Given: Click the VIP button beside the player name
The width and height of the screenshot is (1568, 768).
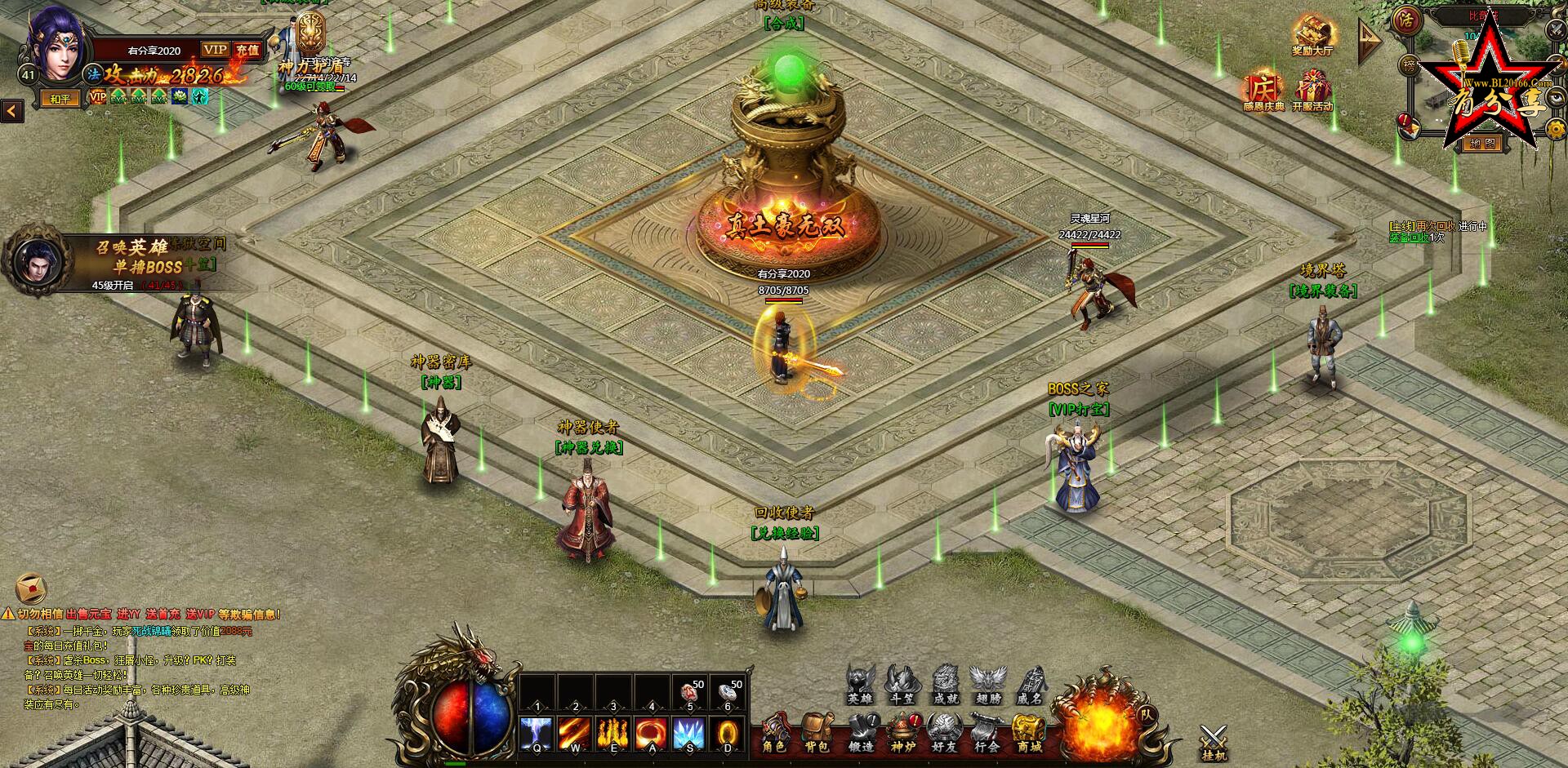Looking at the screenshot, I should 216,50.
